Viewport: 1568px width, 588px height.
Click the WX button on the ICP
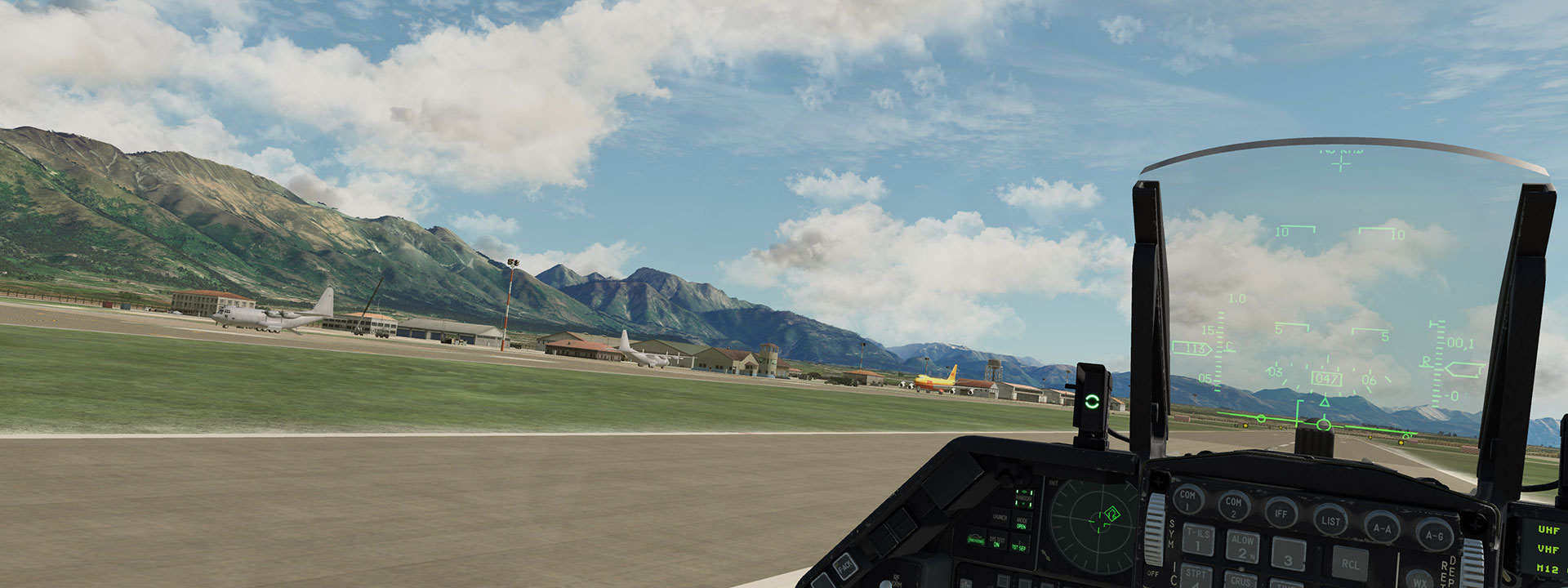coord(1421,581)
